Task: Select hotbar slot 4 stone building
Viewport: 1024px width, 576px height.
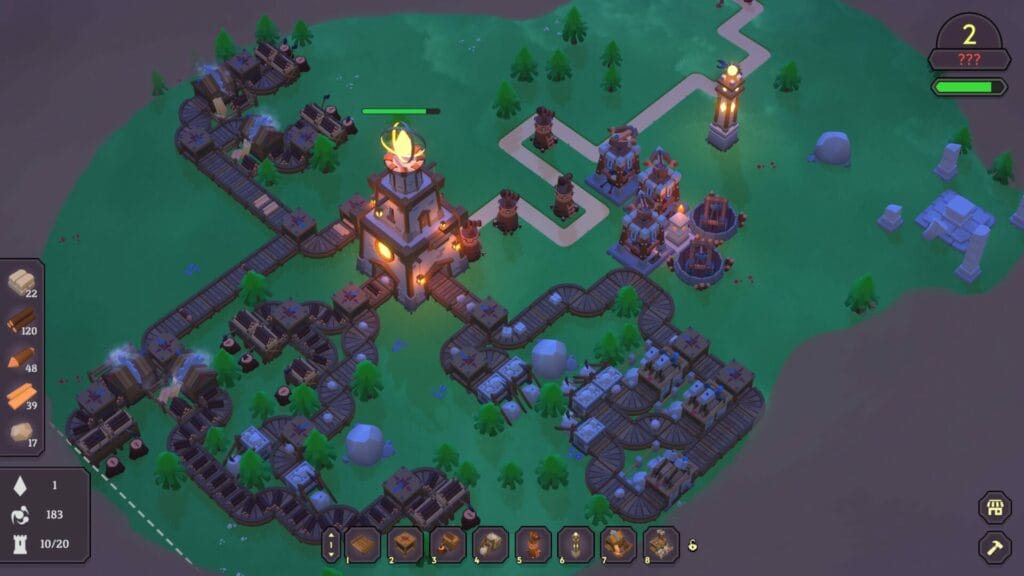Action: [491, 545]
